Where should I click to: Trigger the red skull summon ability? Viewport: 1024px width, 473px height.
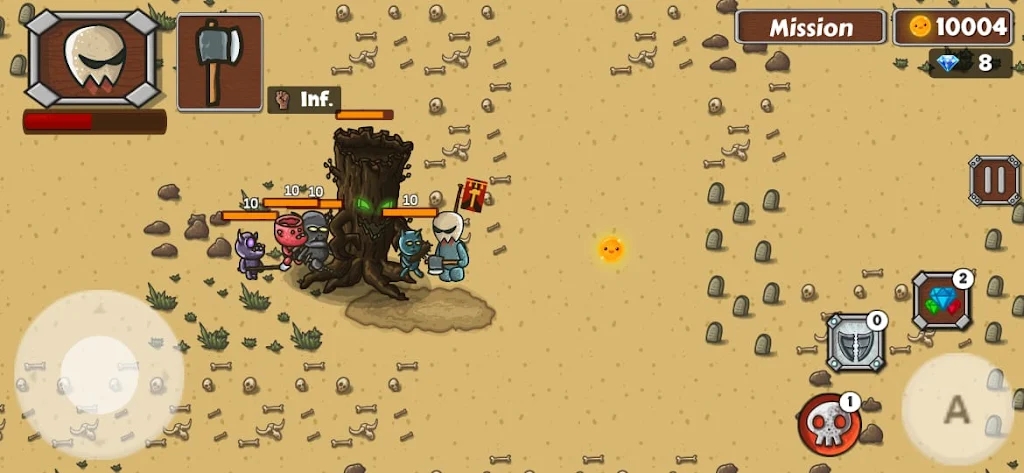(x=829, y=424)
